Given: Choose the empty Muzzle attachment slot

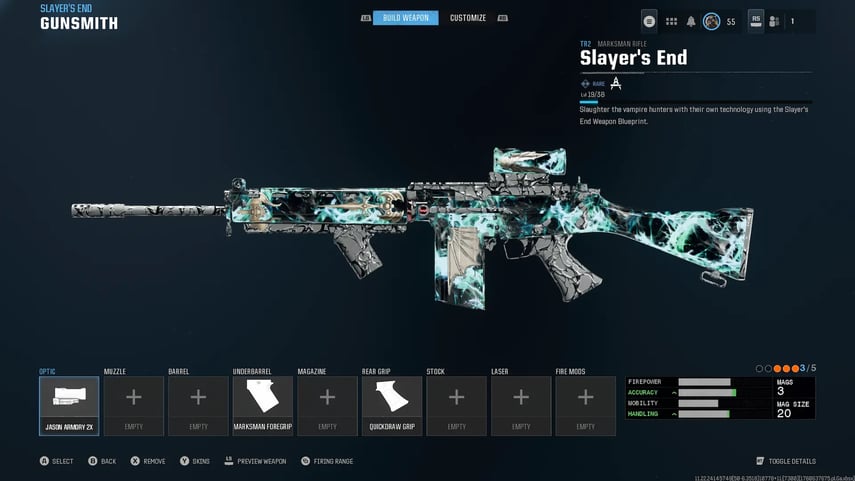Looking at the screenshot, I should click(x=133, y=405).
